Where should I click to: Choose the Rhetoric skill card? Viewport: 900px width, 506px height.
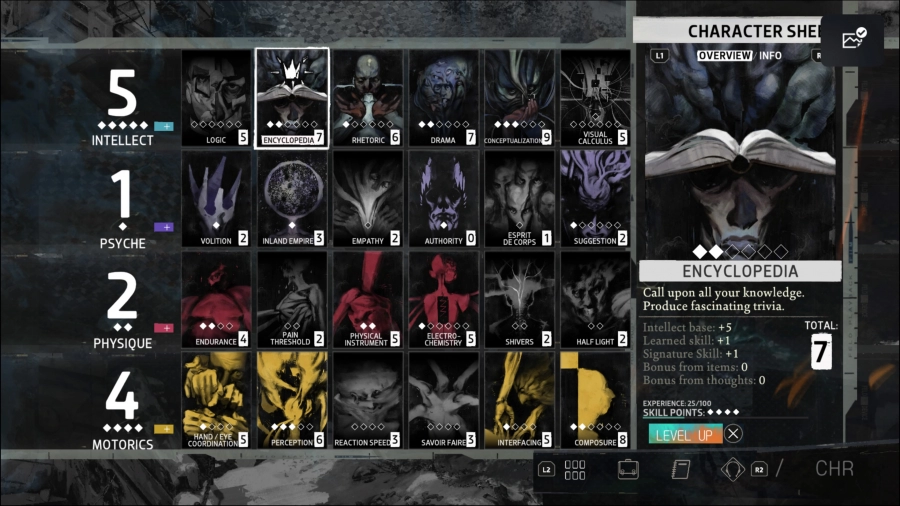click(368, 98)
